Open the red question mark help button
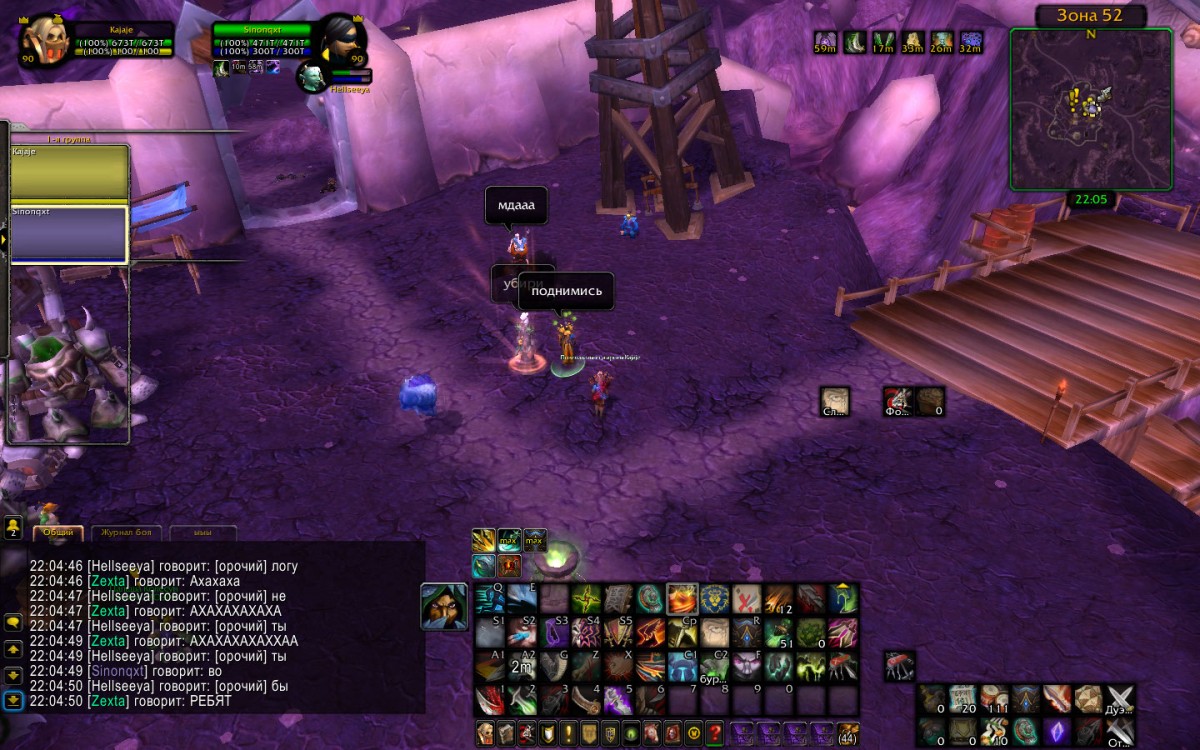 715,732
